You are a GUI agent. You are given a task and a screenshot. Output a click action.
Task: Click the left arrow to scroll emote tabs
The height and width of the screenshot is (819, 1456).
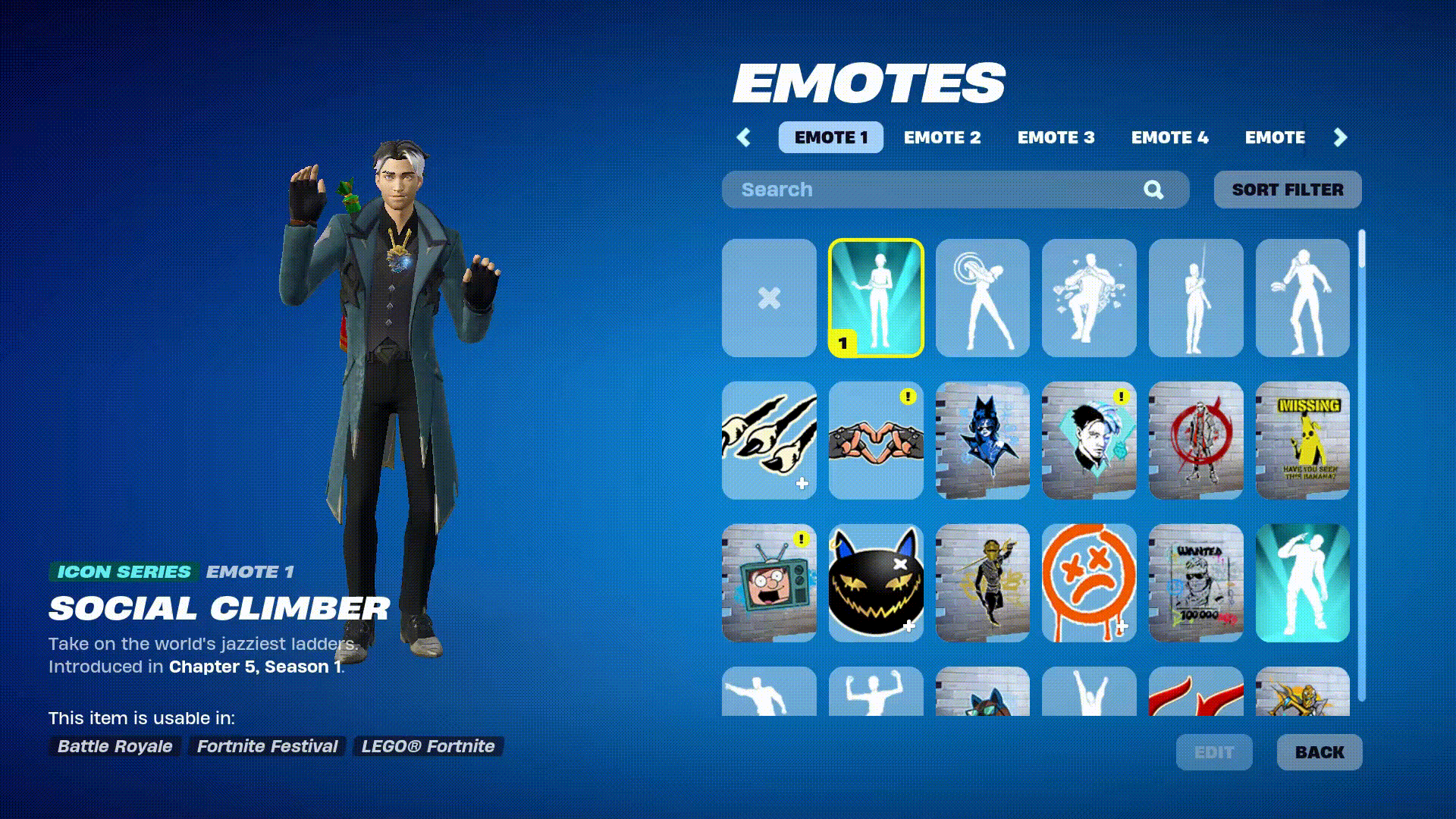coord(743,137)
